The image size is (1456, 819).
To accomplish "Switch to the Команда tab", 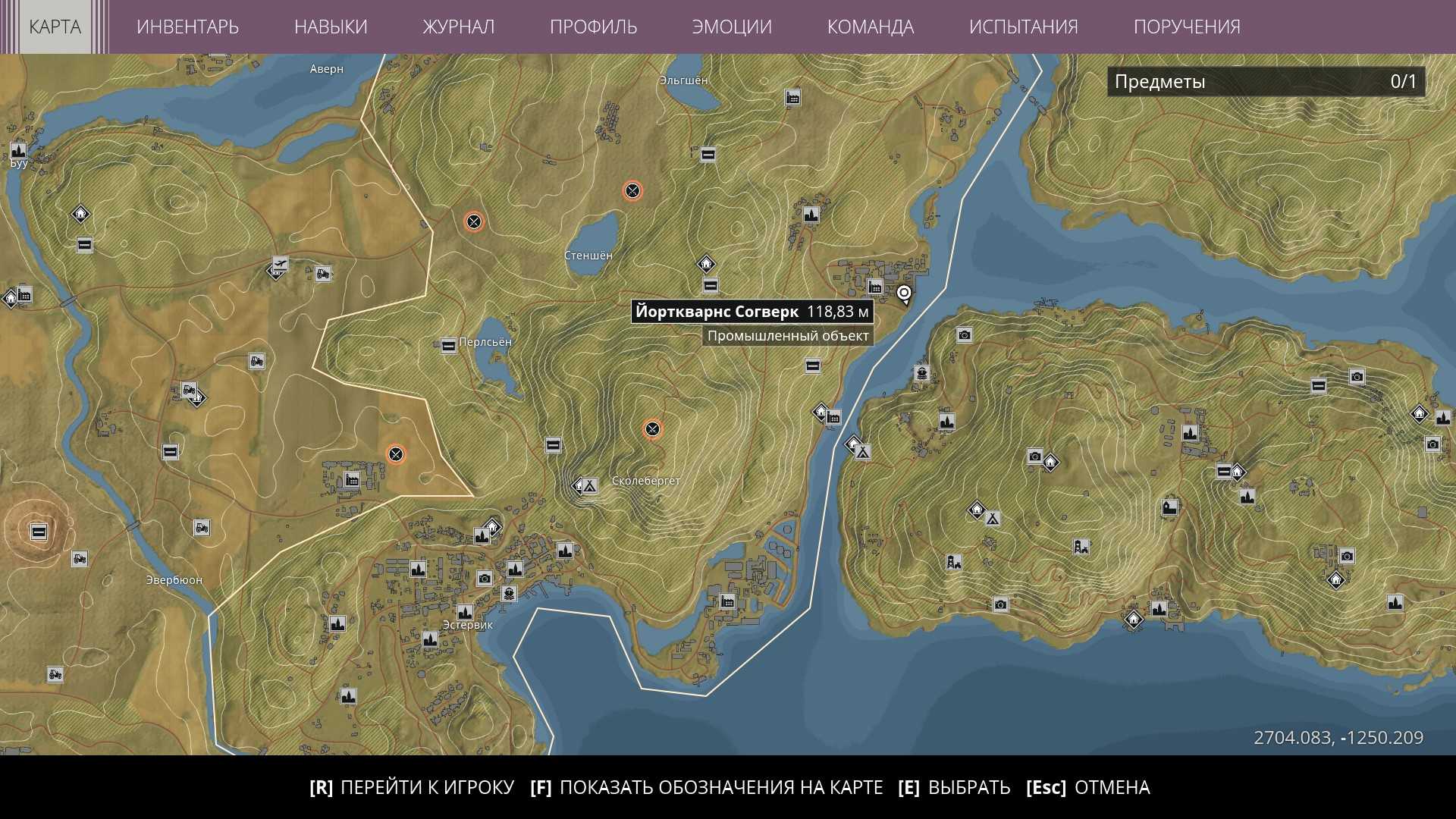I will coord(870,27).
